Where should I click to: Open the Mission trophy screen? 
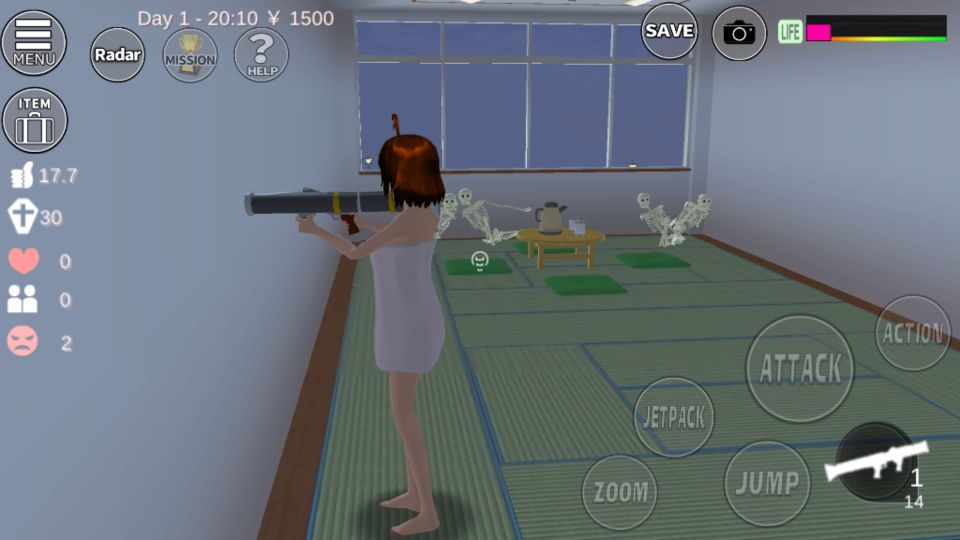[189, 54]
